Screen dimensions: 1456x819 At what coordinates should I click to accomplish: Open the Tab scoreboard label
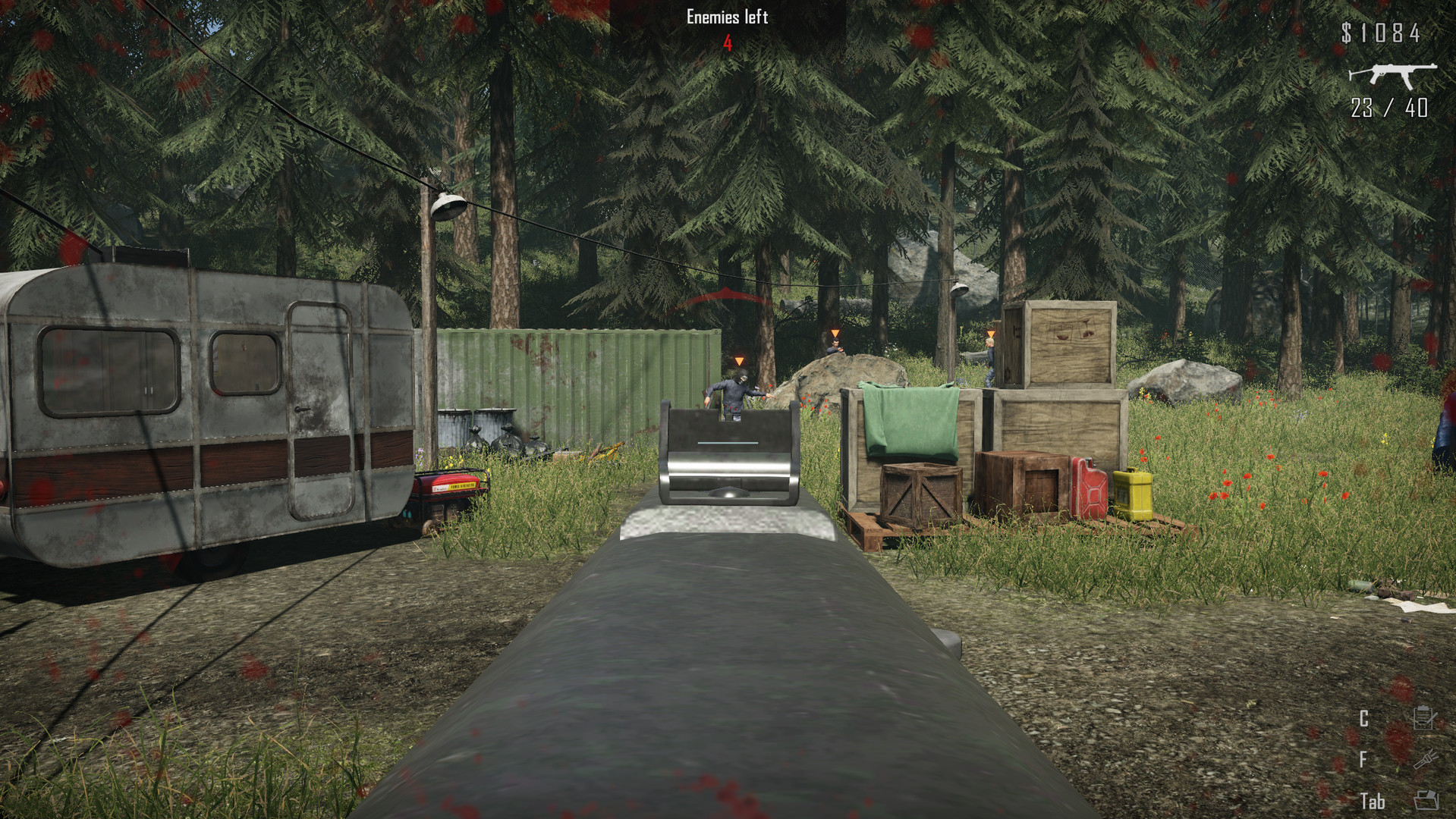[x=1373, y=800]
